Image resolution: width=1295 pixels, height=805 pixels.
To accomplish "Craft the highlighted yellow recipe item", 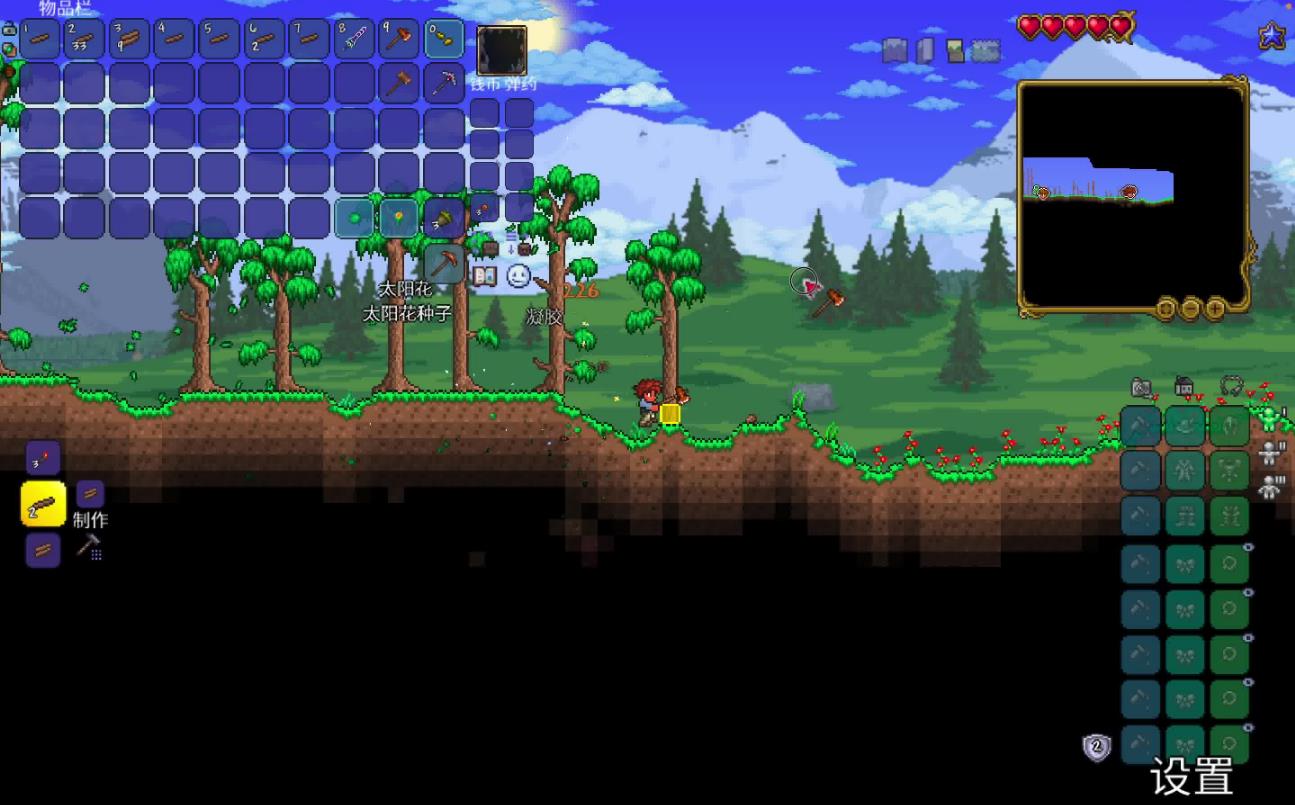I will coord(43,503).
